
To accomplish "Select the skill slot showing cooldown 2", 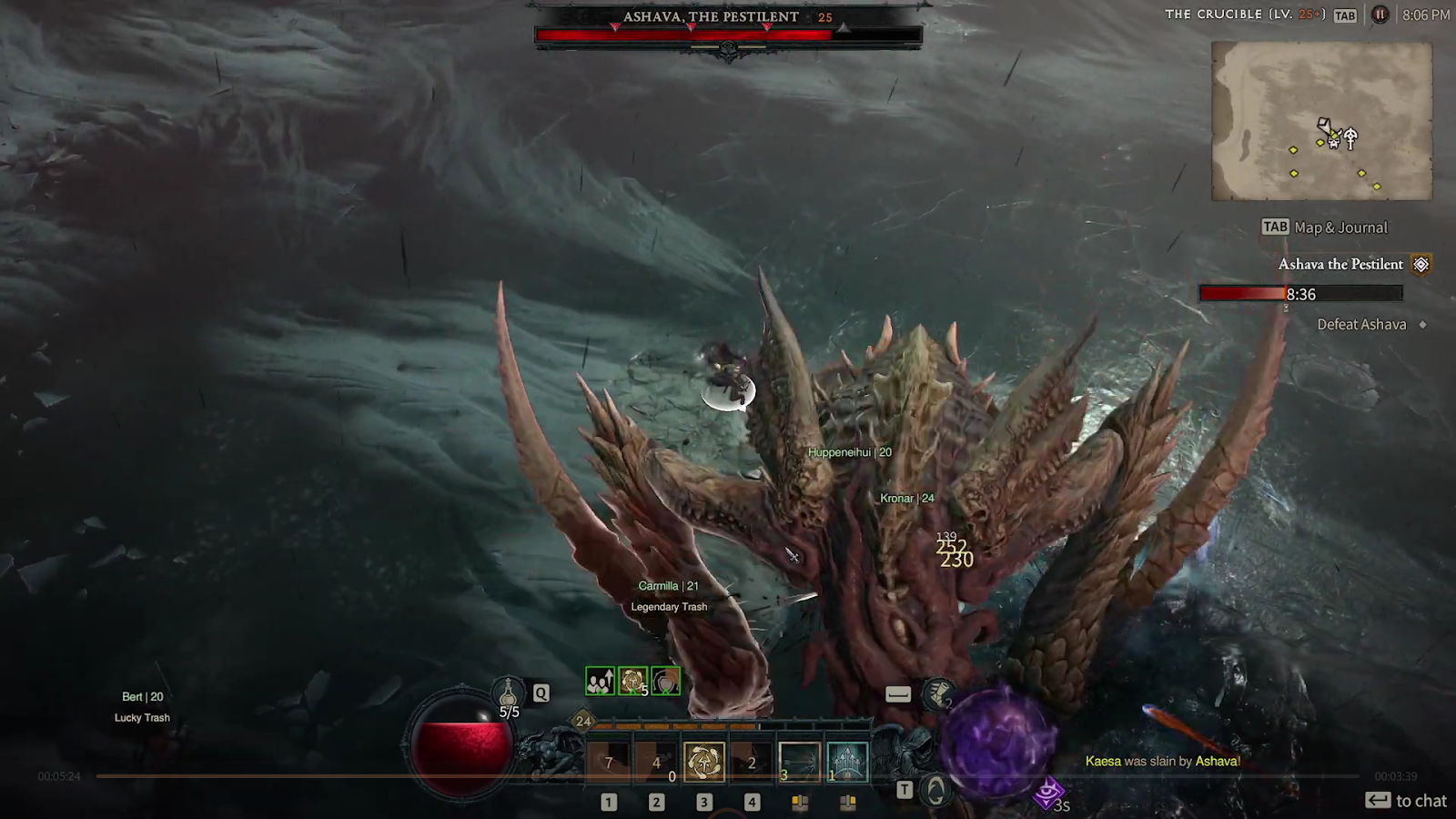I will point(752,762).
